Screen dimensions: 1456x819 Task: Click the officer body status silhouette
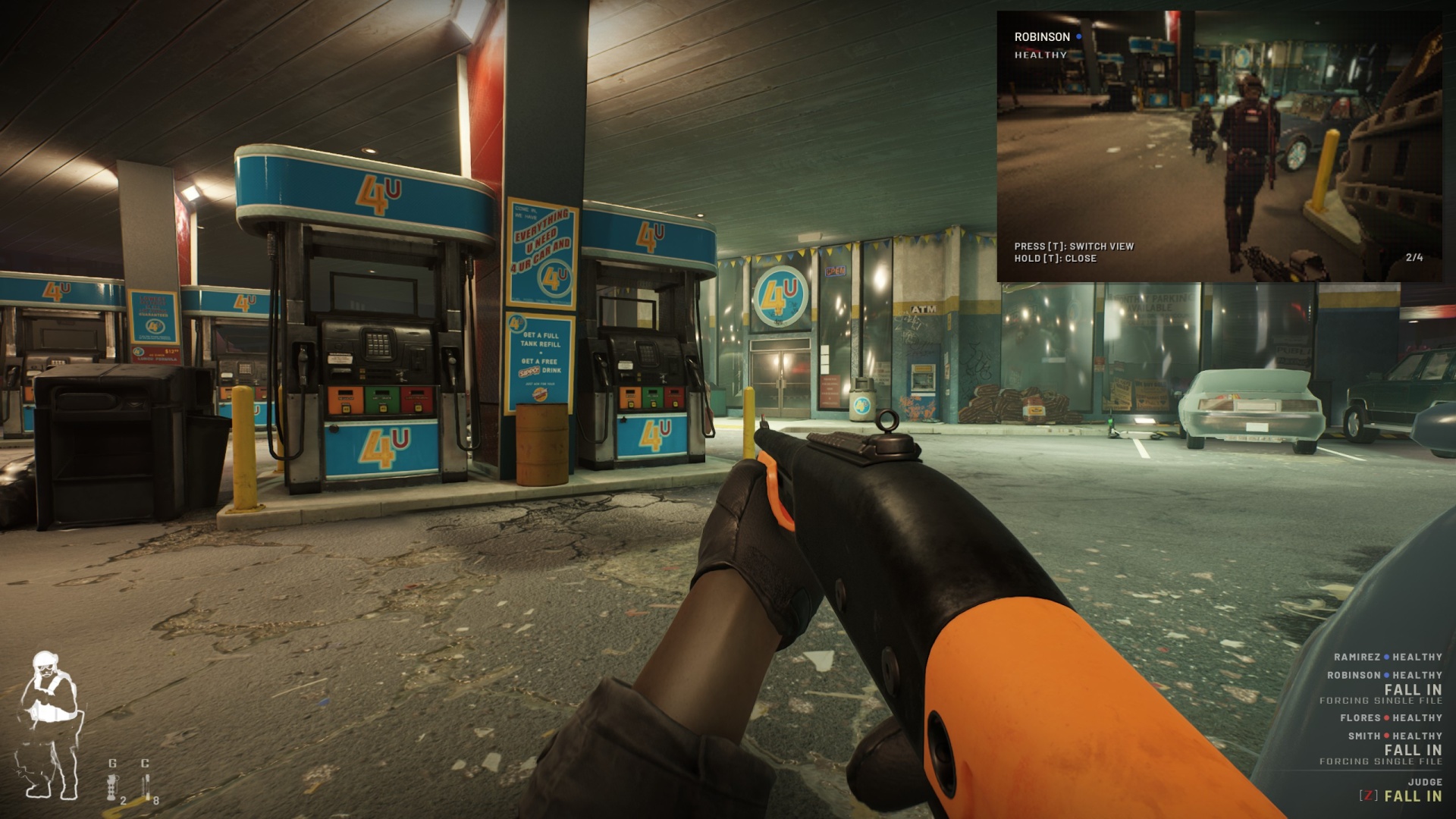tap(49, 725)
